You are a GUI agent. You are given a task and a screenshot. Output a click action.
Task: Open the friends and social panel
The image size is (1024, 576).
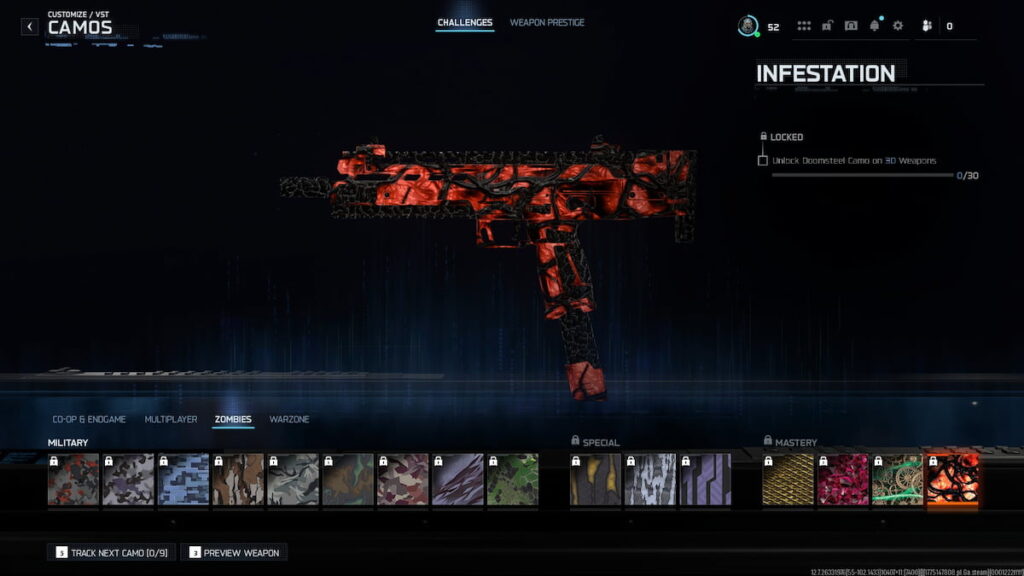(x=927, y=26)
